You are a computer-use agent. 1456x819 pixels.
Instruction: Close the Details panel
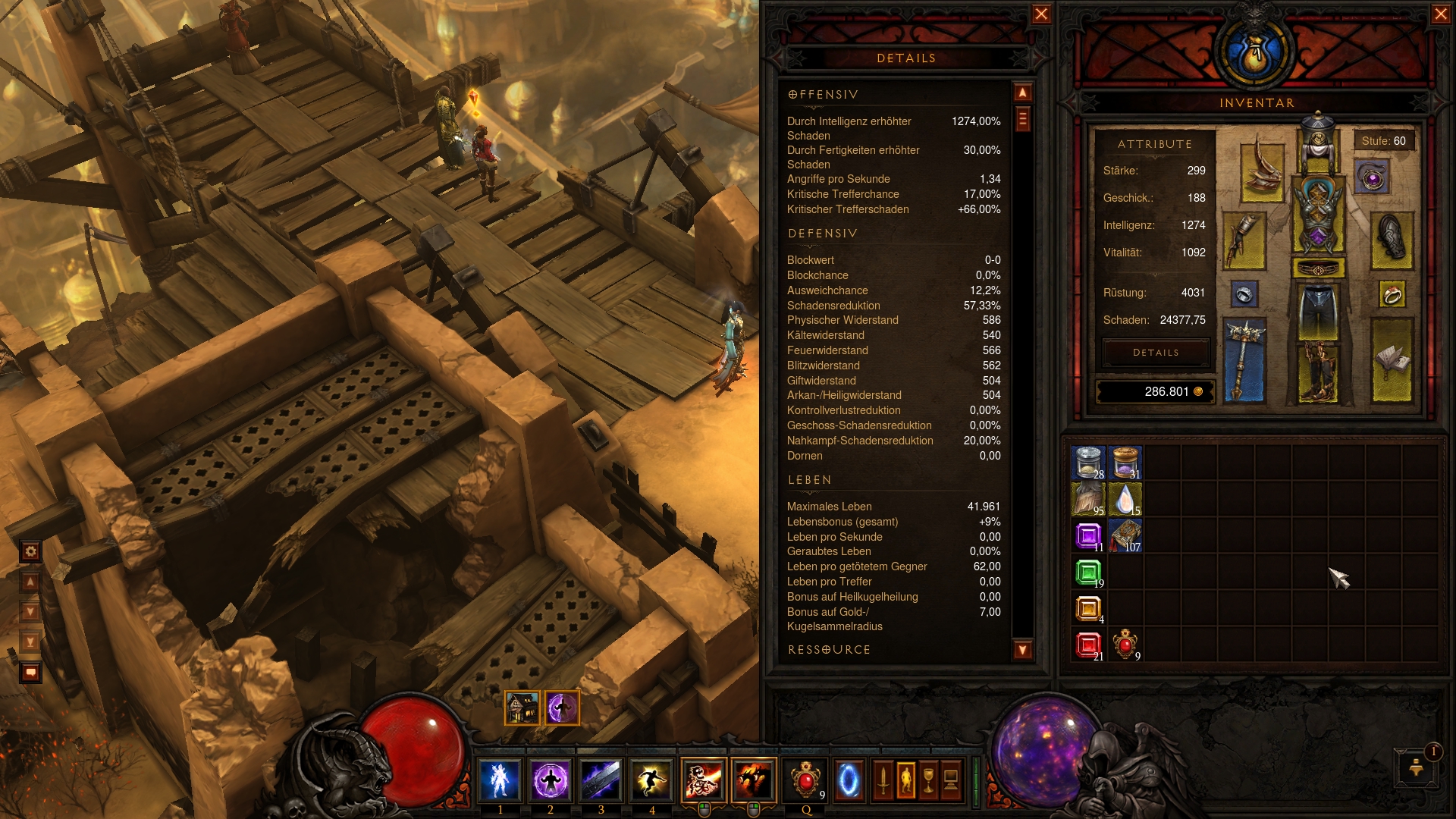coord(1041,14)
